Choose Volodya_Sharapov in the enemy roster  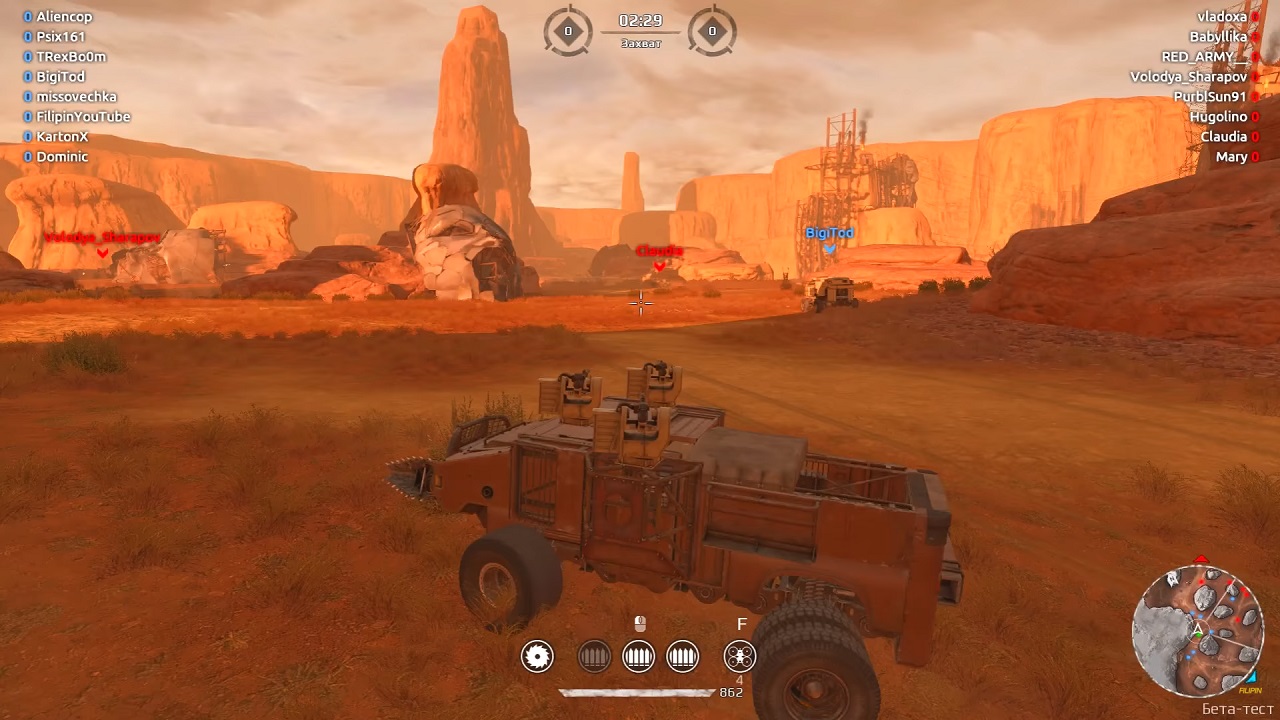[x=1188, y=77]
